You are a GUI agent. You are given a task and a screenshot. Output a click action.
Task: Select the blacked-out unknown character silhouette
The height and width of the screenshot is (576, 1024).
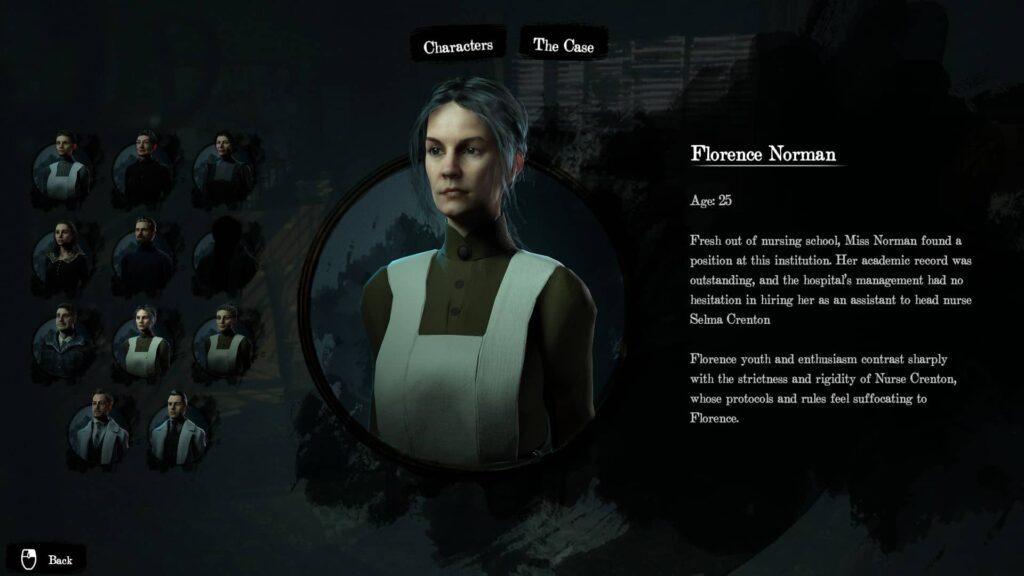pos(222,250)
